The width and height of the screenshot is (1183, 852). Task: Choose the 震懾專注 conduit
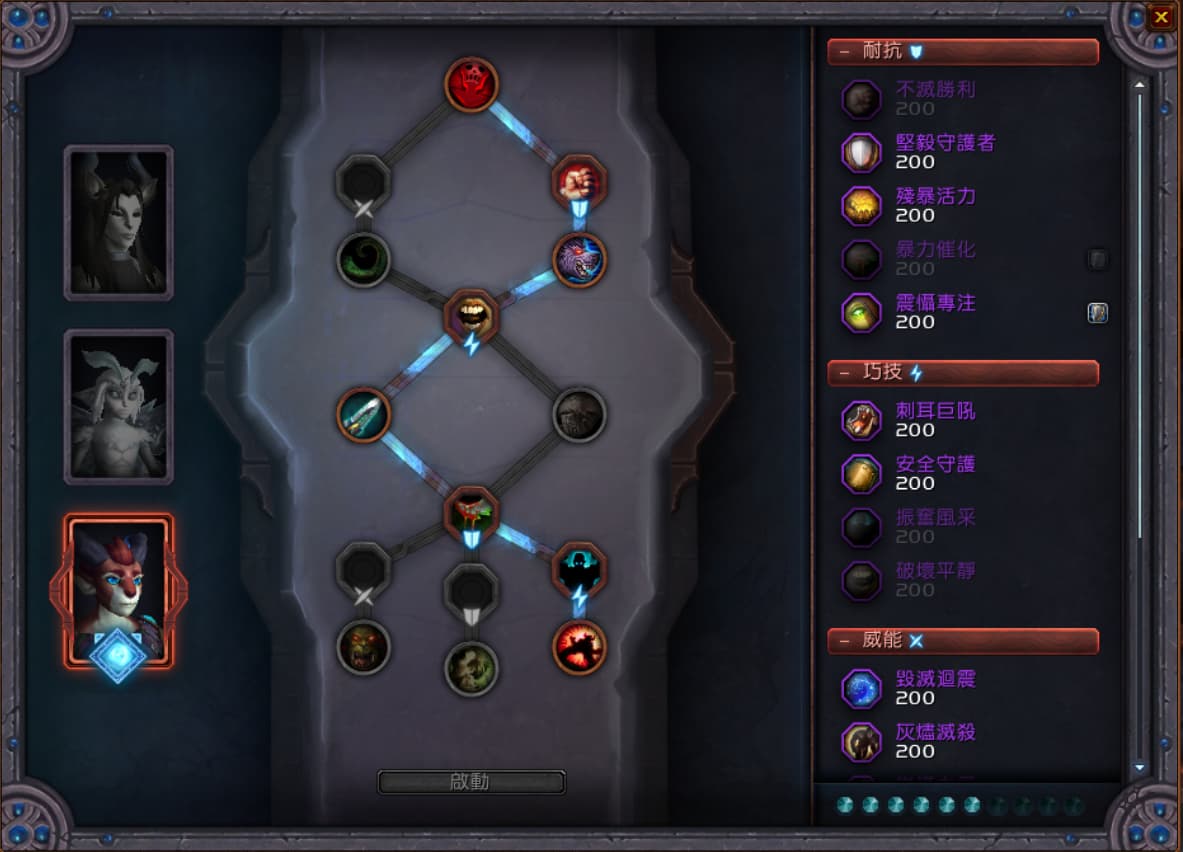pyautogui.click(x=861, y=312)
